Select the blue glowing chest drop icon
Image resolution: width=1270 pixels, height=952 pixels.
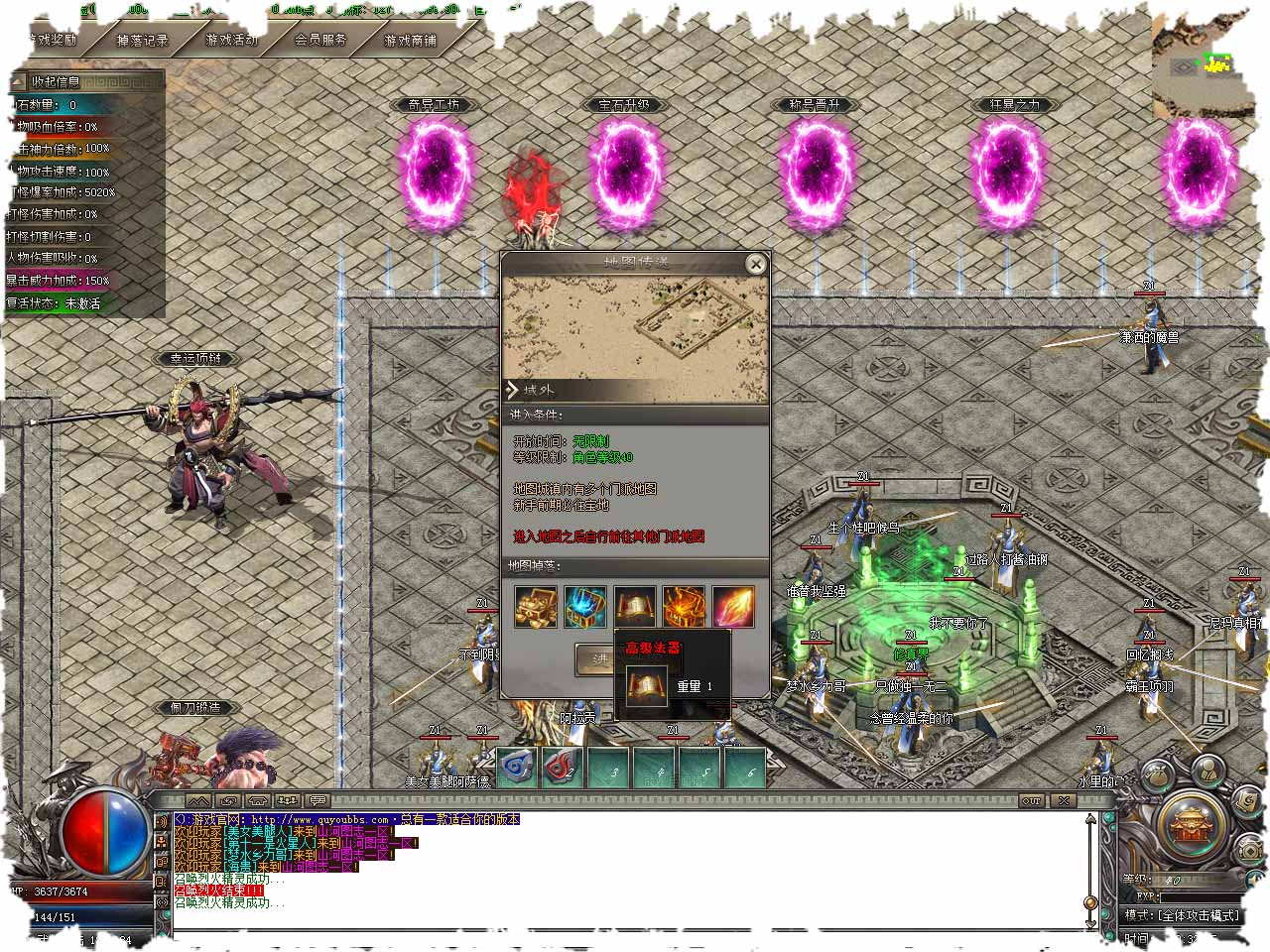pyautogui.click(x=585, y=606)
